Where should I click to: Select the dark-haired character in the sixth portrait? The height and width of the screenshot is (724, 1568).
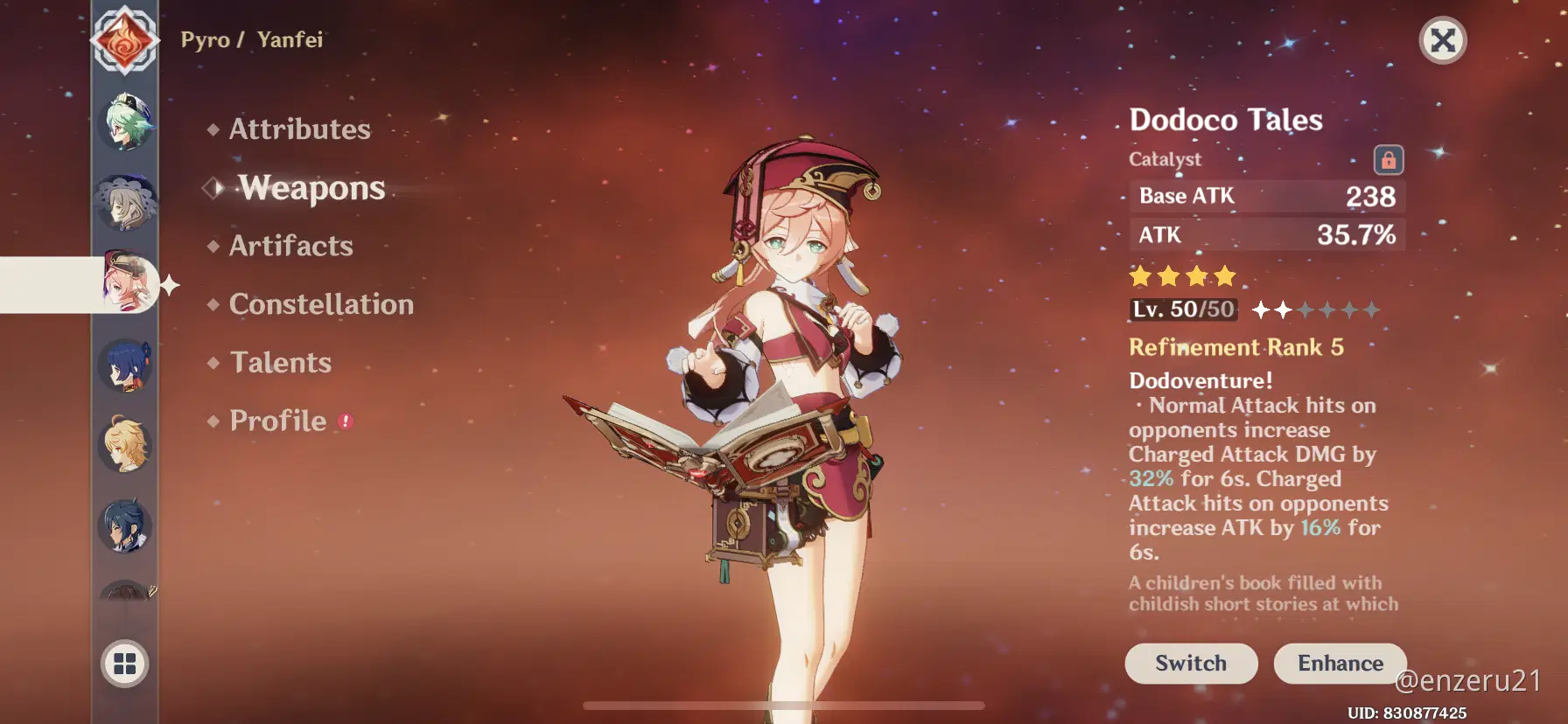(x=126, y=526)
